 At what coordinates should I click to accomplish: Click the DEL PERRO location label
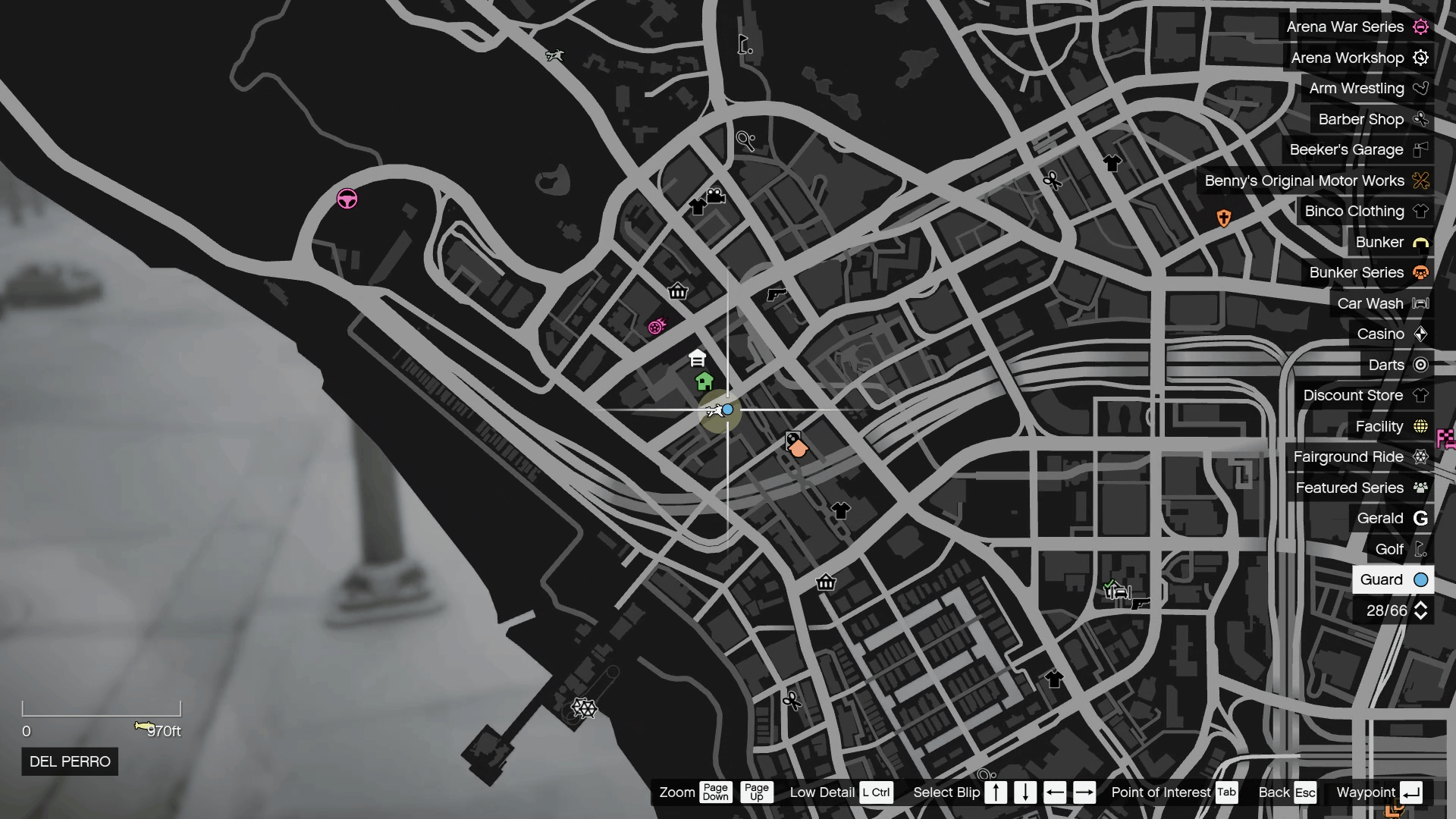pos(69,761)
